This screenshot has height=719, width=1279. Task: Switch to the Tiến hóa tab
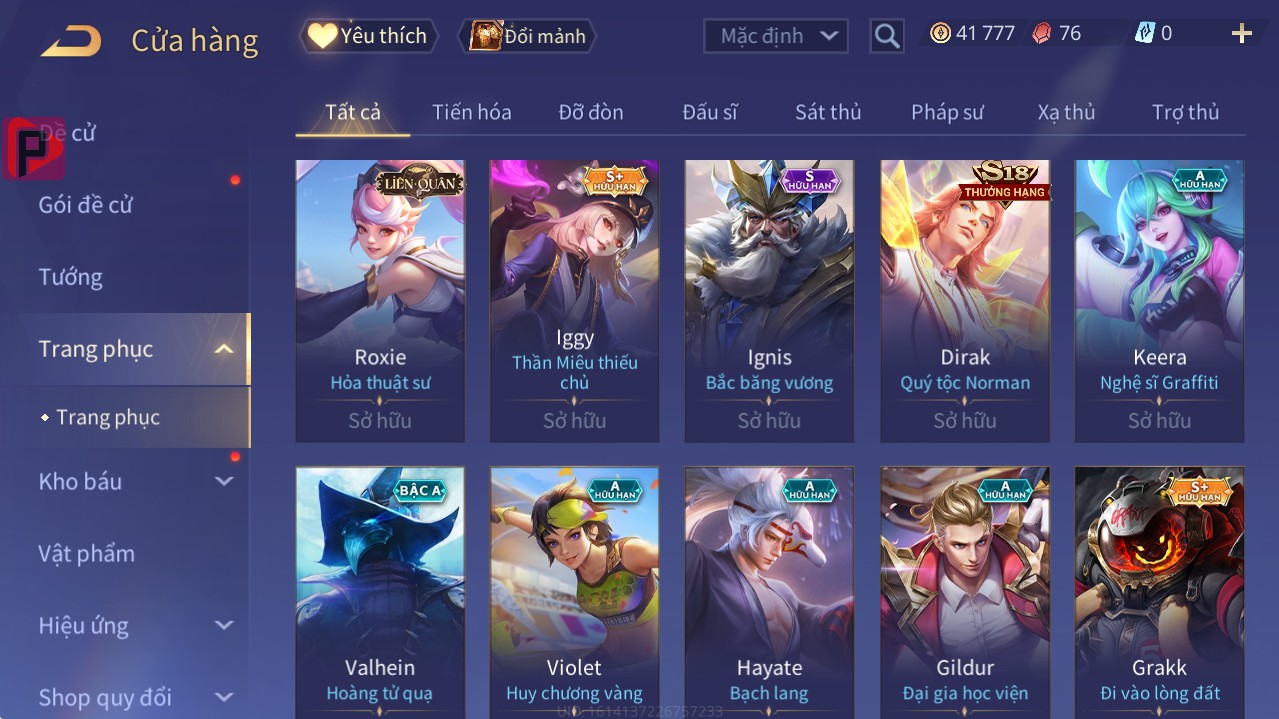click(471, 112)
